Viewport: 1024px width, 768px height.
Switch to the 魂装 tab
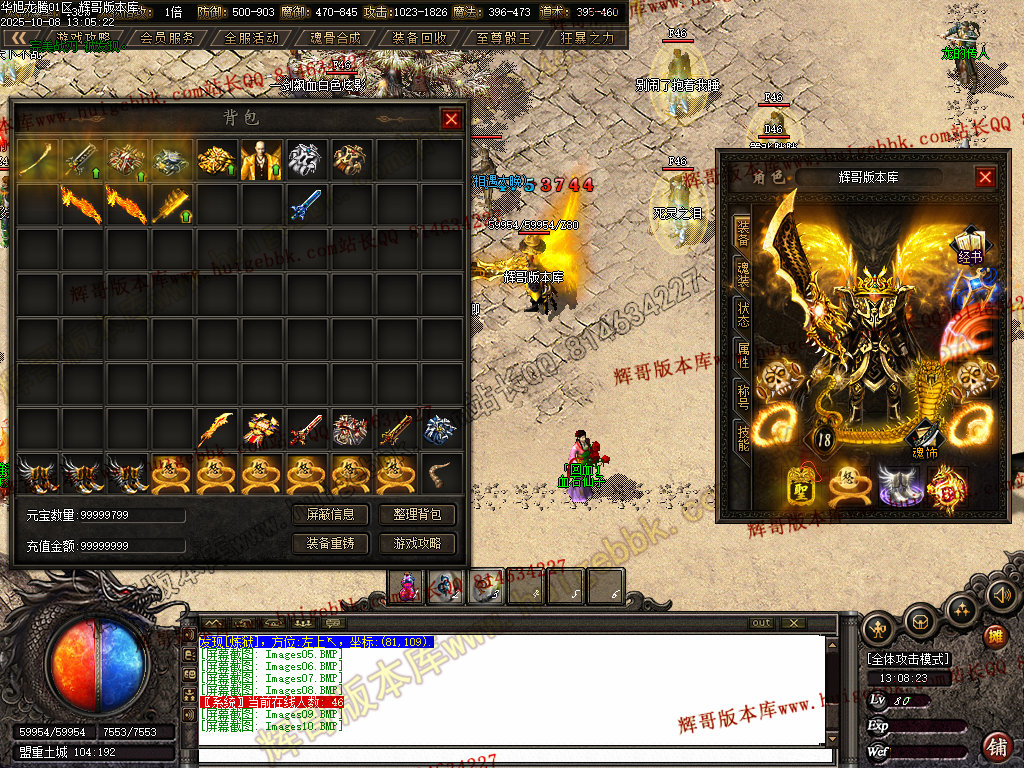pos(742,275)
